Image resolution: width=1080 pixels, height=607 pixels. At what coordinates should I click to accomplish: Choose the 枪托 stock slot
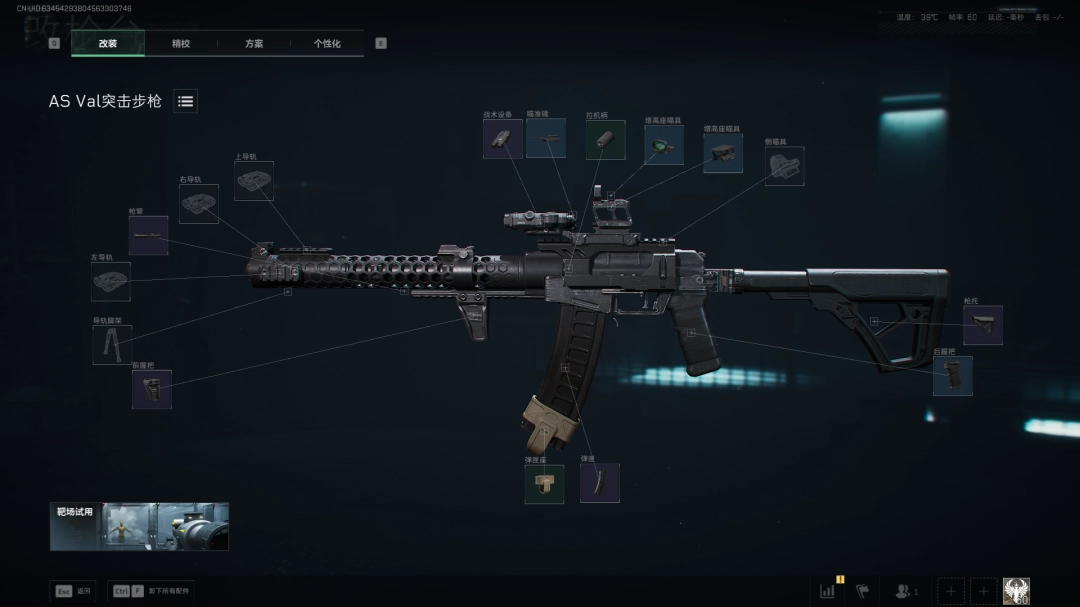(983, 325)
